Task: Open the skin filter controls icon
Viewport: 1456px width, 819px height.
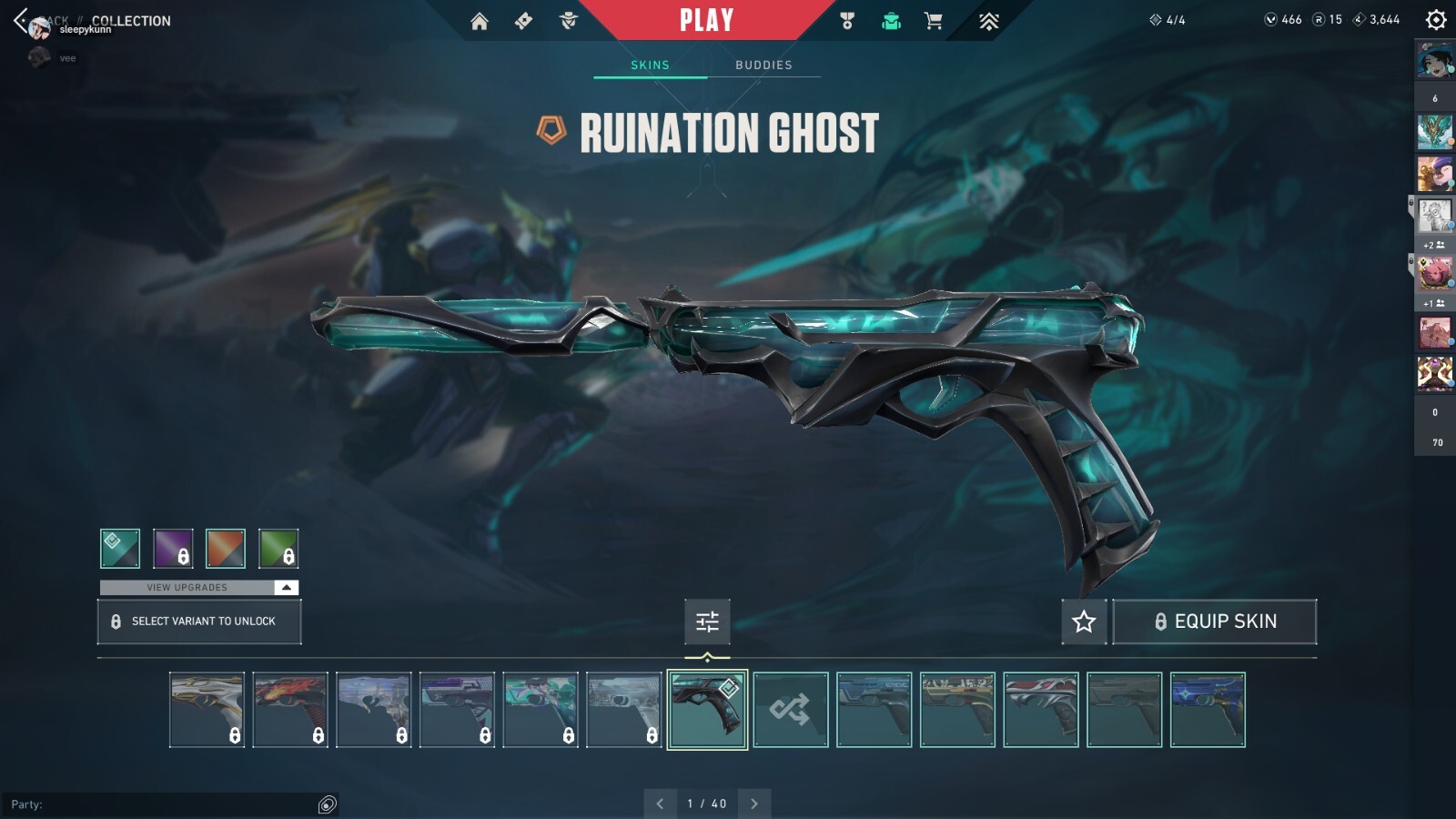Action: [707, 622]
